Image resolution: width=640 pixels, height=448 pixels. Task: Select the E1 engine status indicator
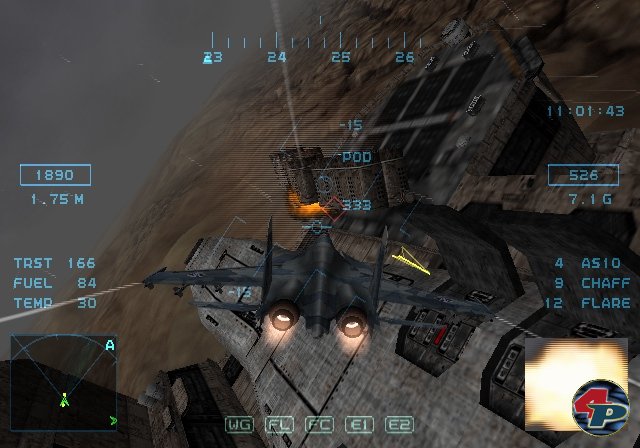click(360, 424)
